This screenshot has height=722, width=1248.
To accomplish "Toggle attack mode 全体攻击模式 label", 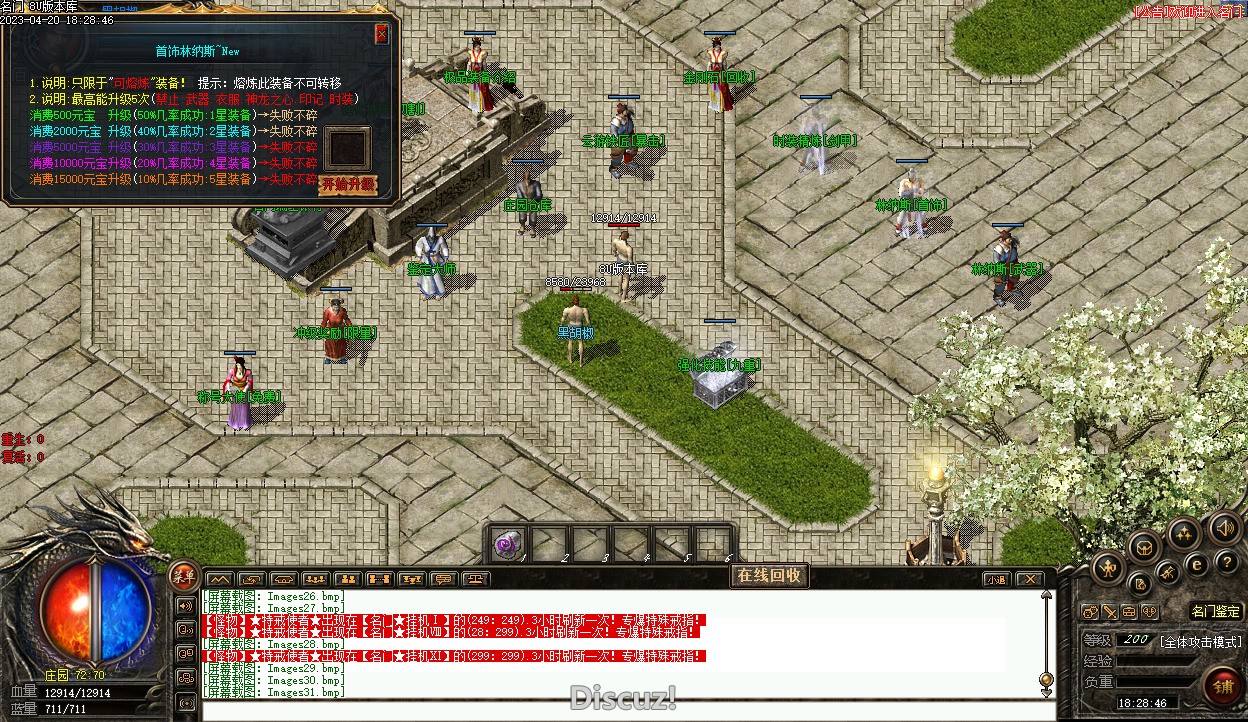I will pos(1200,642).
